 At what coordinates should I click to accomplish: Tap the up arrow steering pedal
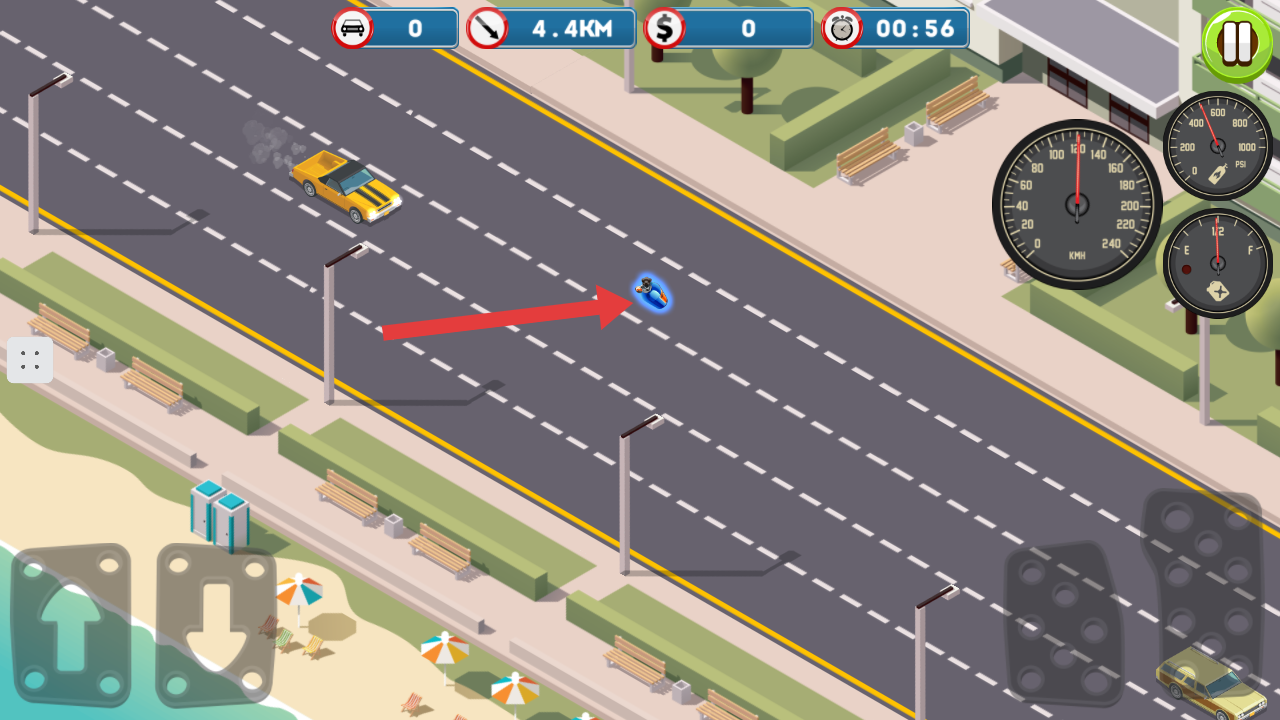[x=70, y=624]
